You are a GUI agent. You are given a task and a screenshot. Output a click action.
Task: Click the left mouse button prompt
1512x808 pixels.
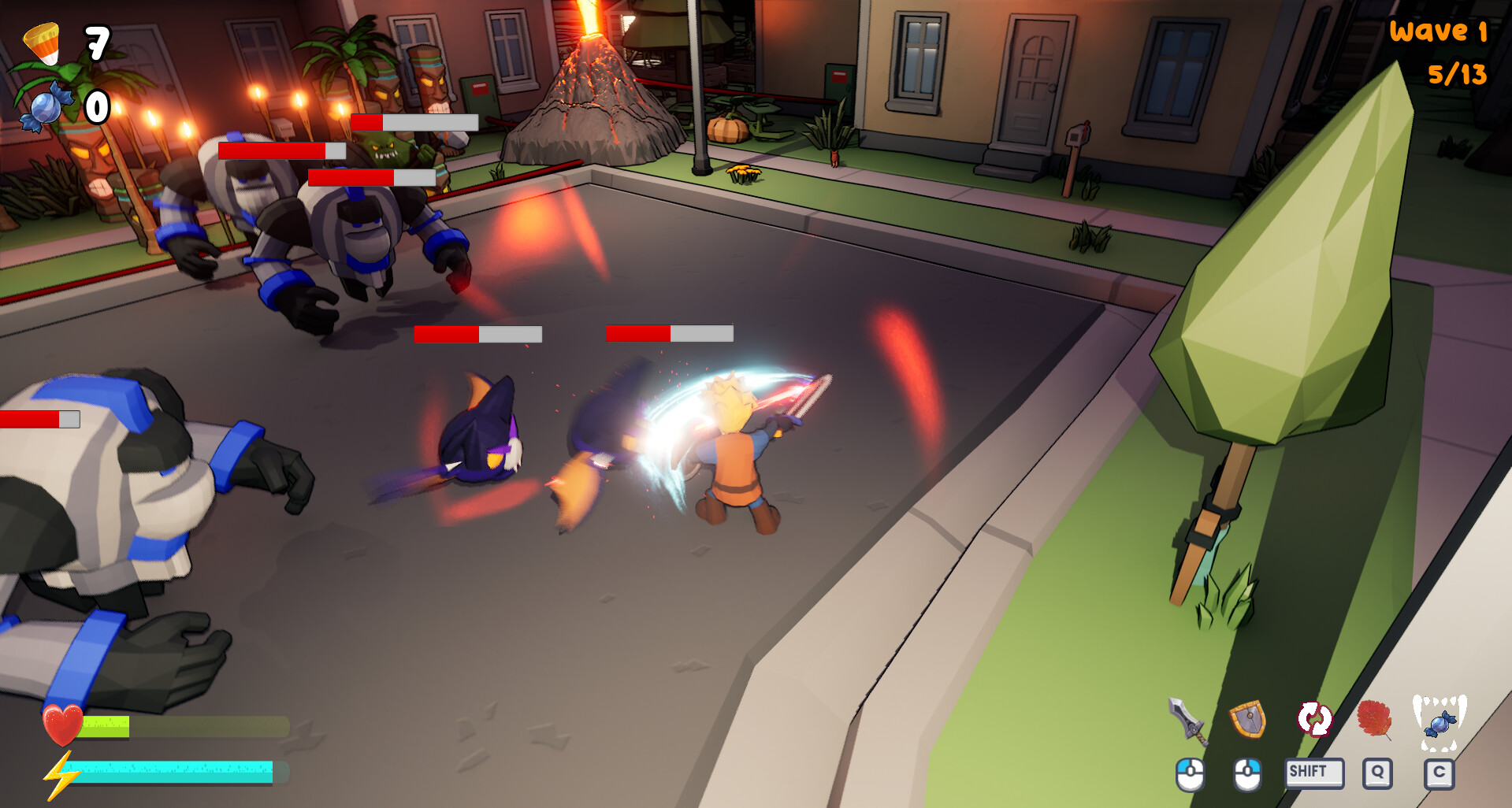click(x=1189, y=773)
